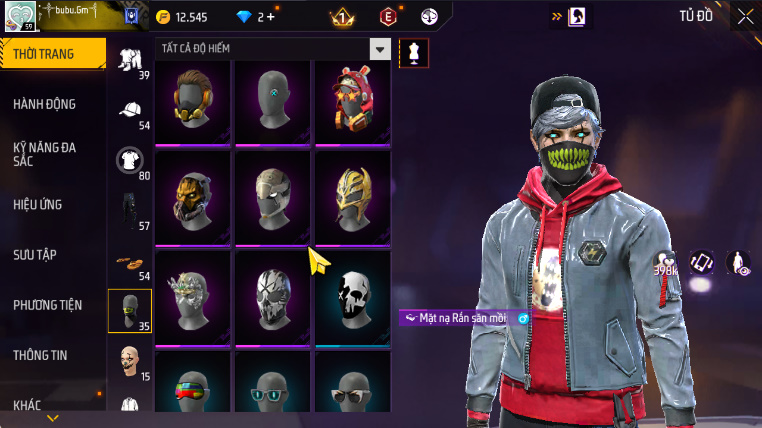Toggle the character visibility eye icon
Screen dimensions: 762x428
pos(738,263)
